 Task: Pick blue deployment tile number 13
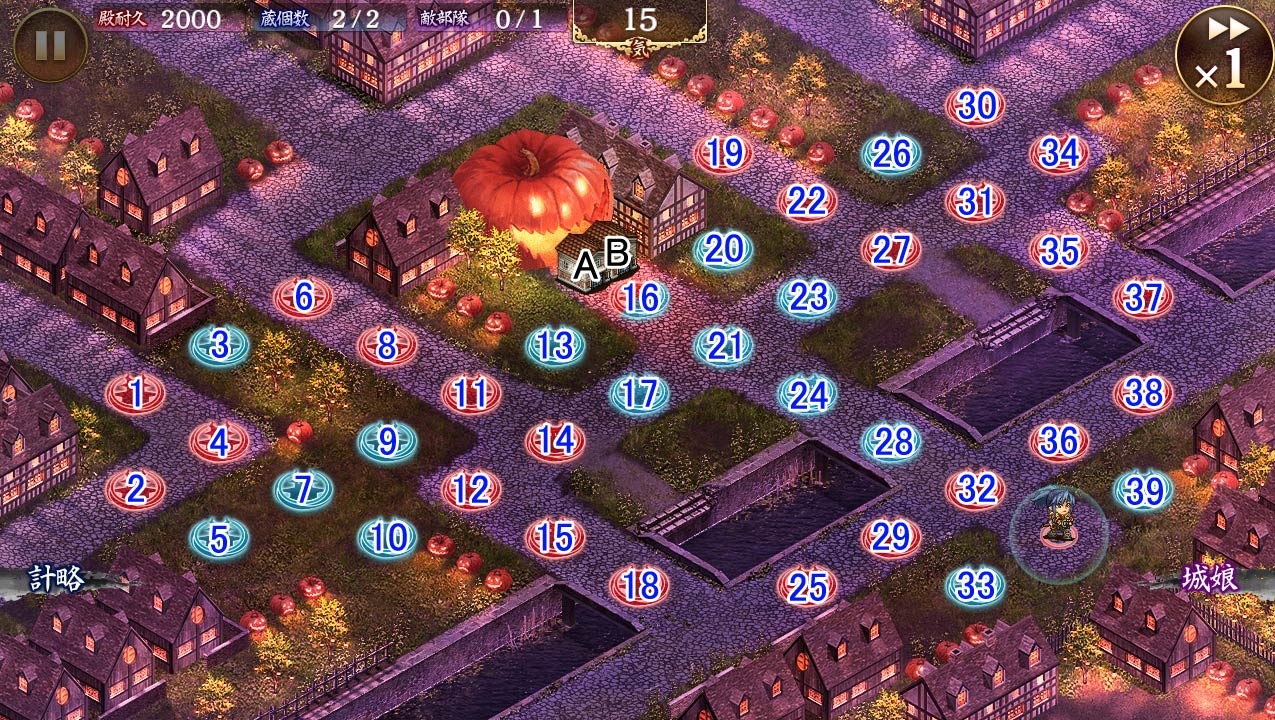(556, 346)
